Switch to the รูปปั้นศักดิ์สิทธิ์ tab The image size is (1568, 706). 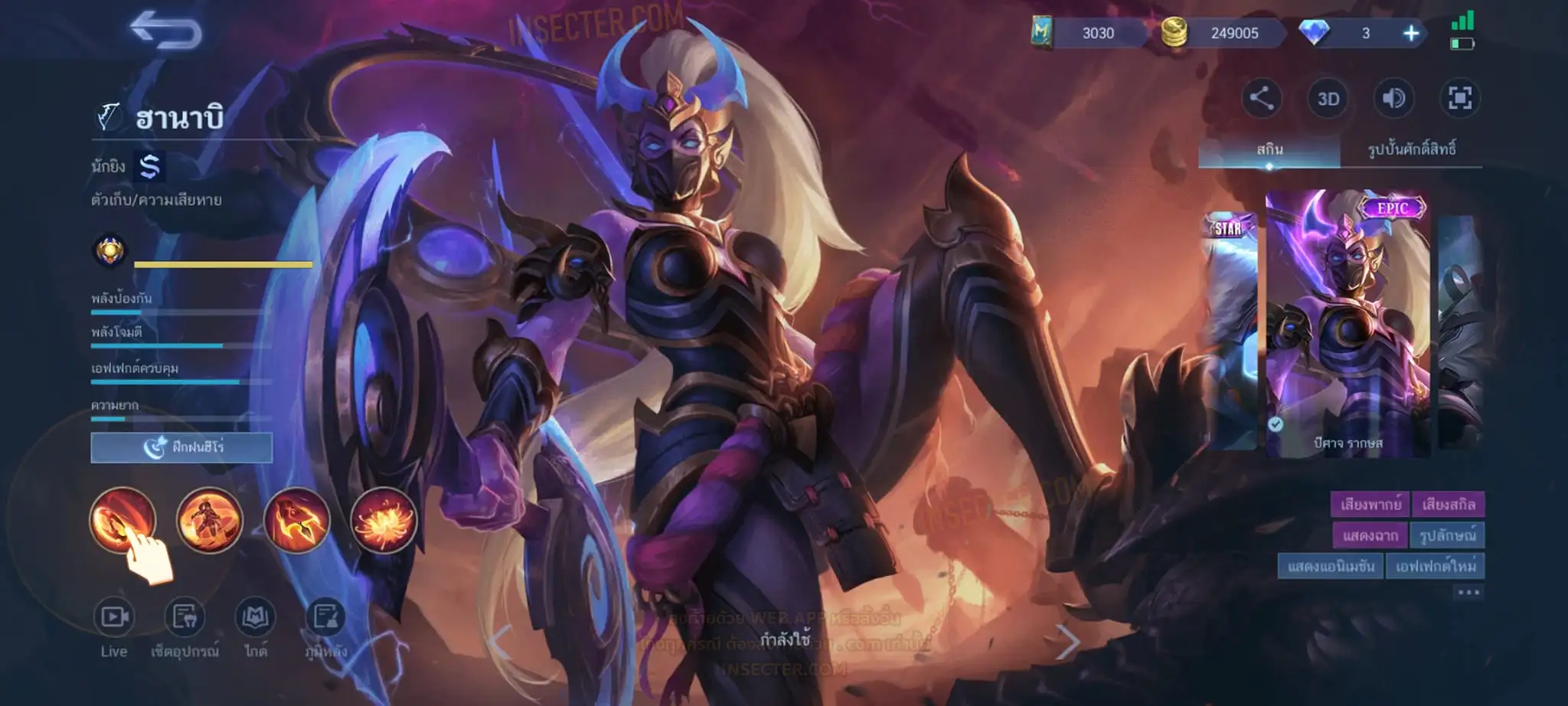pyautogui.click(x=1411, y=149)
